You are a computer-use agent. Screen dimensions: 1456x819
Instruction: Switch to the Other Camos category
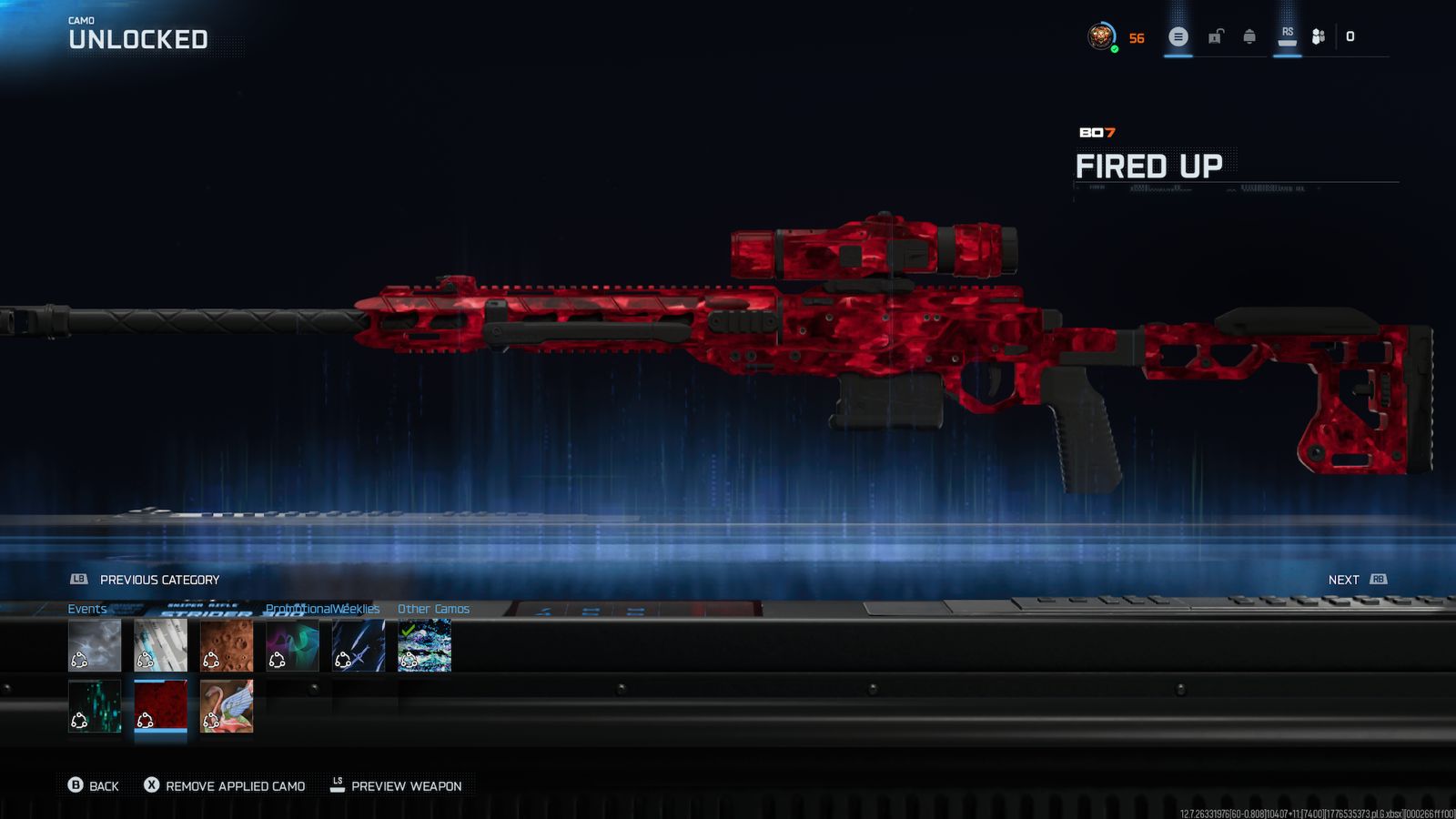pos(433,609)
